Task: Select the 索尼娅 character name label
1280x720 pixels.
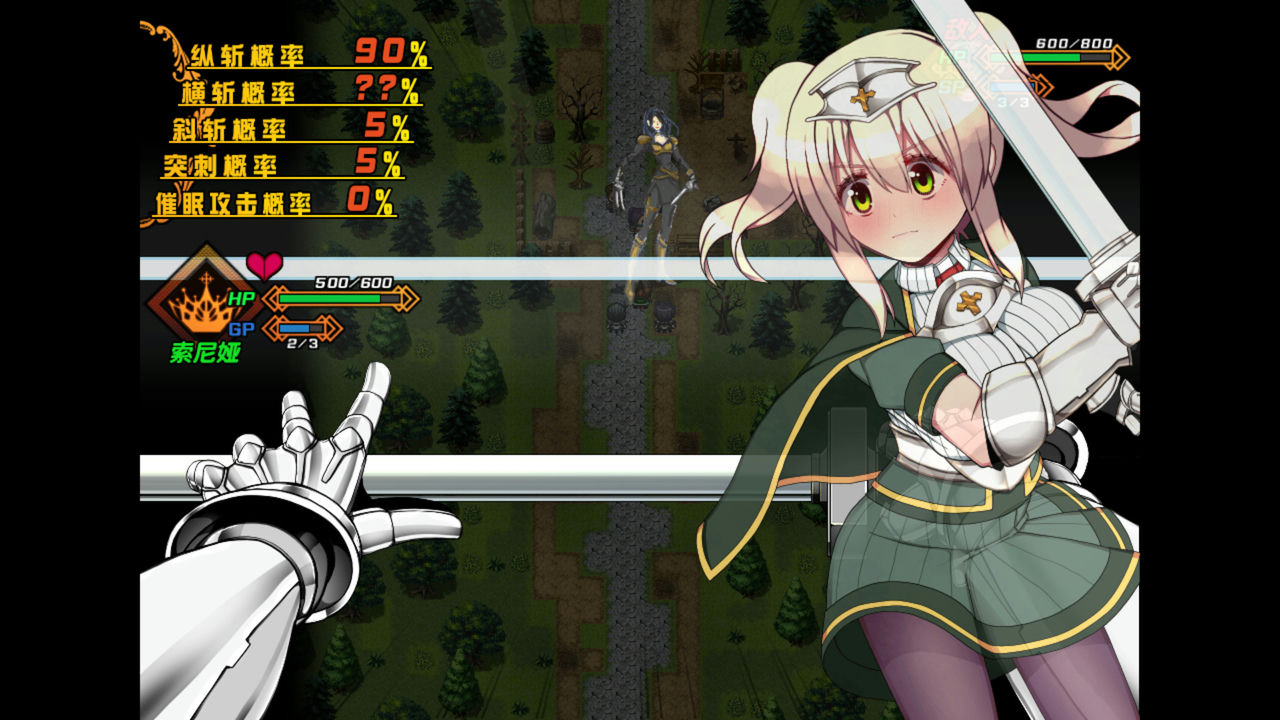Action: [203, 351]
